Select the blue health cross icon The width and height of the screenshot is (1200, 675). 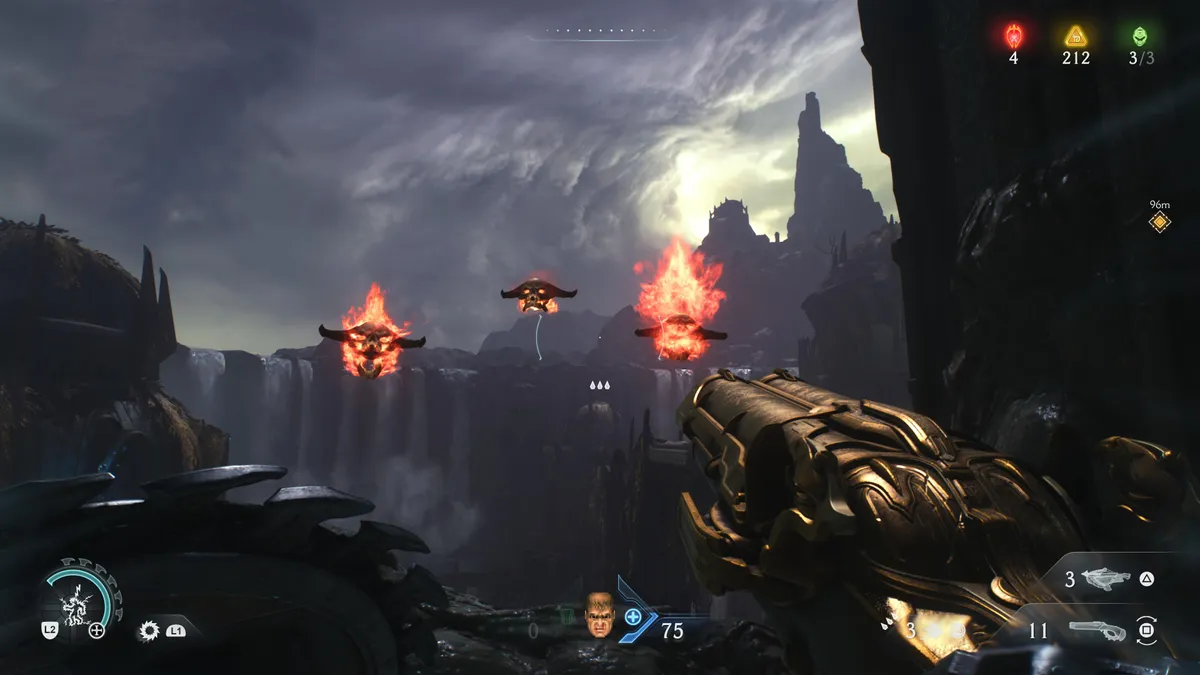(633, 617)
